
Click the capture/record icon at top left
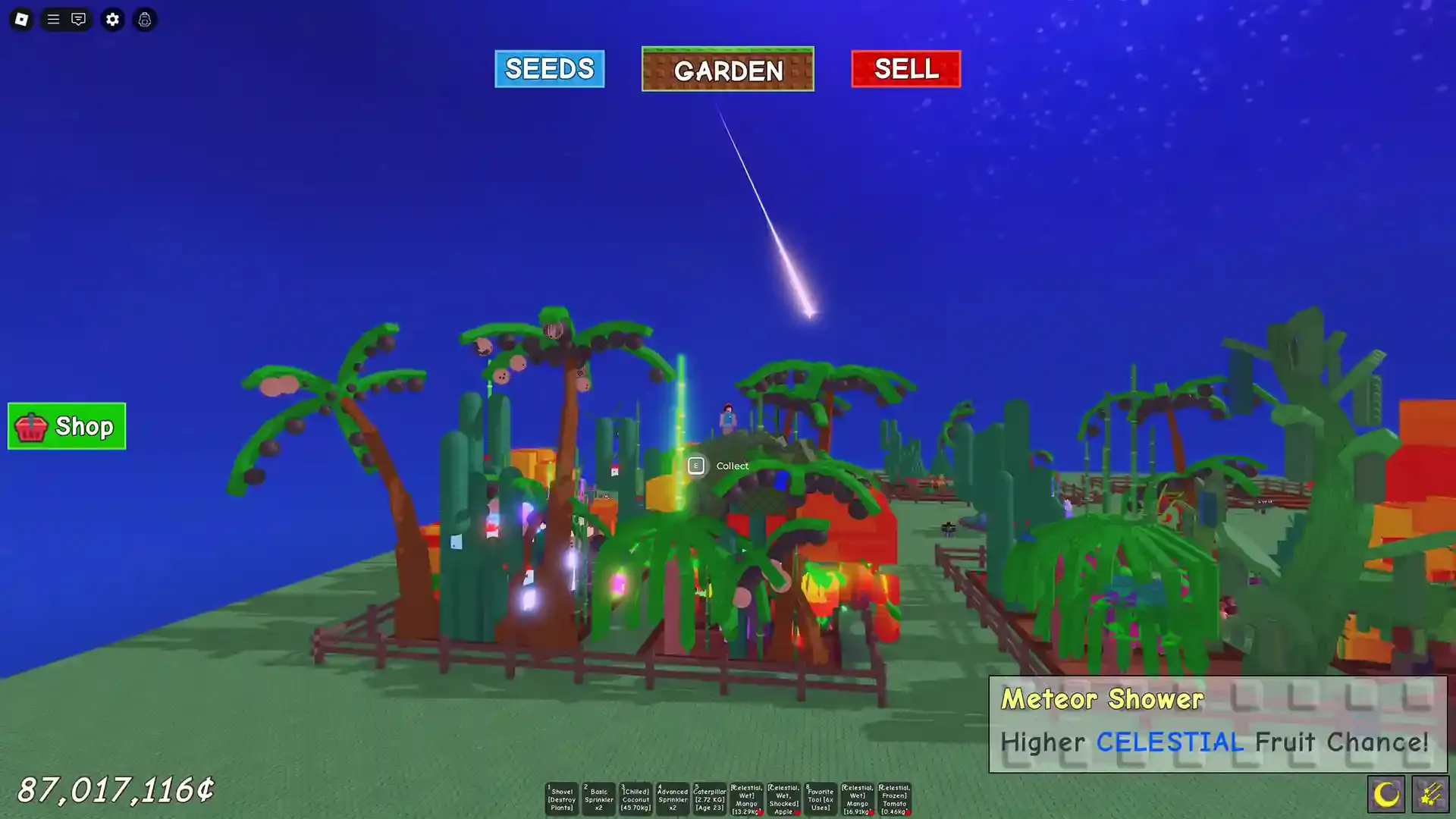(x=144, y=20)
